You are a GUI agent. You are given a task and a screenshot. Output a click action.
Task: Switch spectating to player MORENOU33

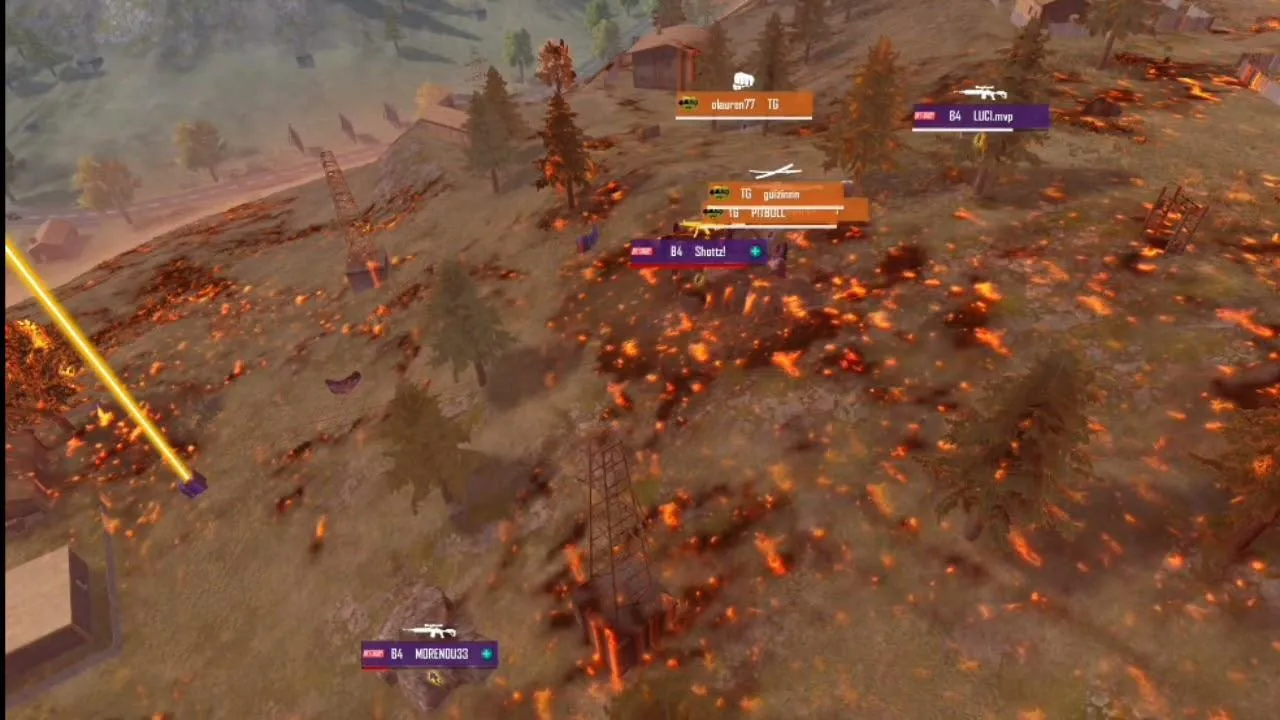click(441, 654)
